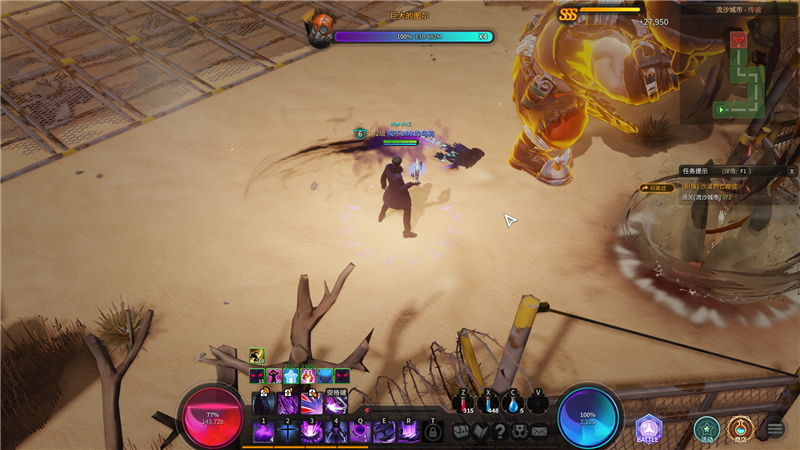The height and width of the screenshot is (450, 800).
Task: Open the envelope mail icon
Action: coord(540,431)
